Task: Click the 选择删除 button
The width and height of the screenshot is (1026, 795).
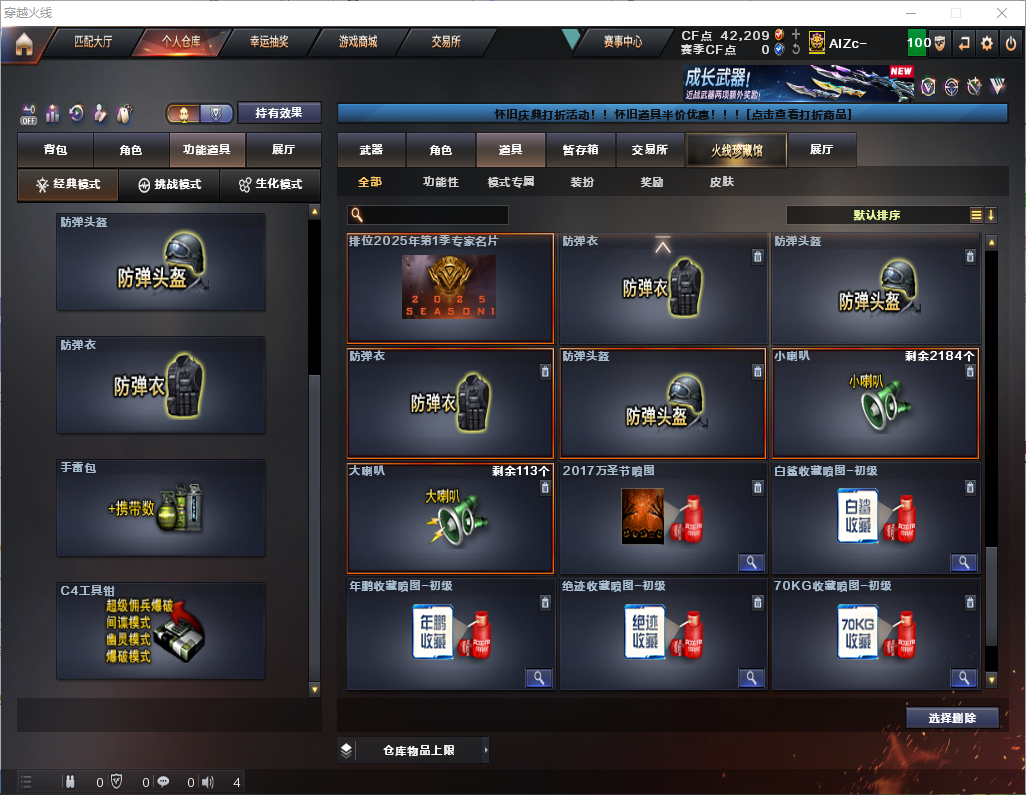Action: pos(952,718)
